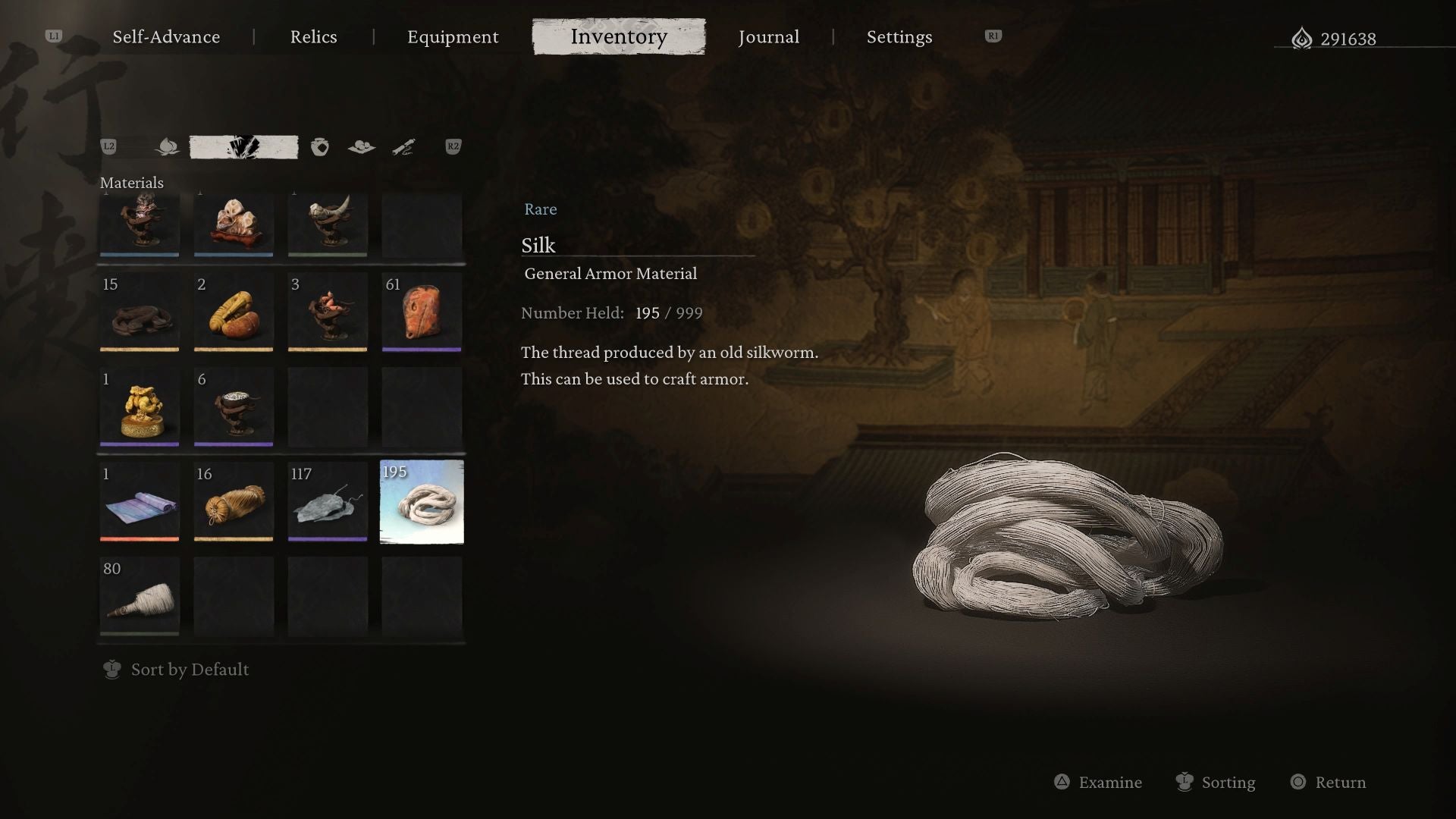Select the food offerings category icon
Screen dimensions: 1456x819
pyautogui.click(x=362, y=146)
